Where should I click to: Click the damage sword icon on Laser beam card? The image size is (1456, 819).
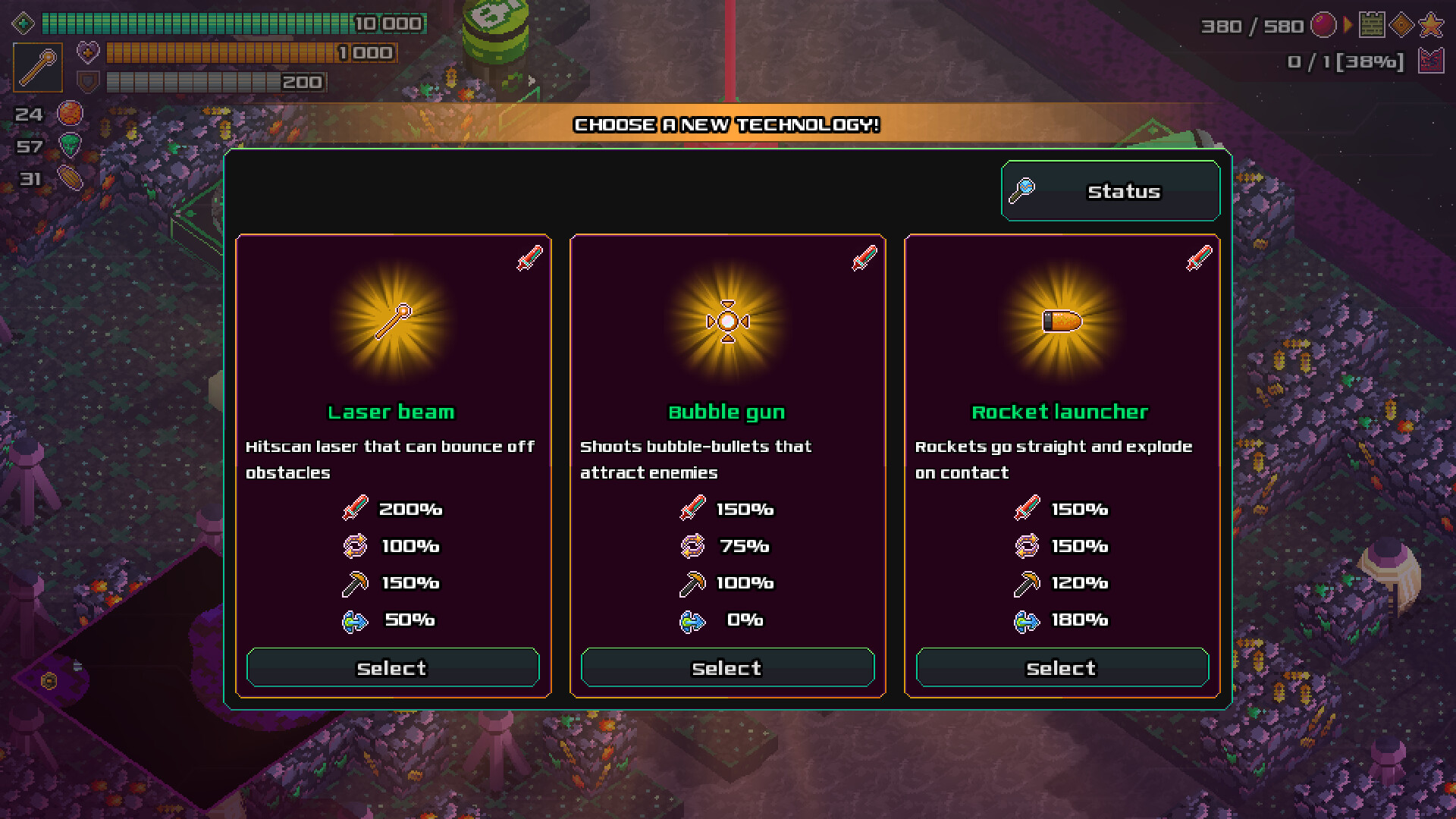[354, 509]
